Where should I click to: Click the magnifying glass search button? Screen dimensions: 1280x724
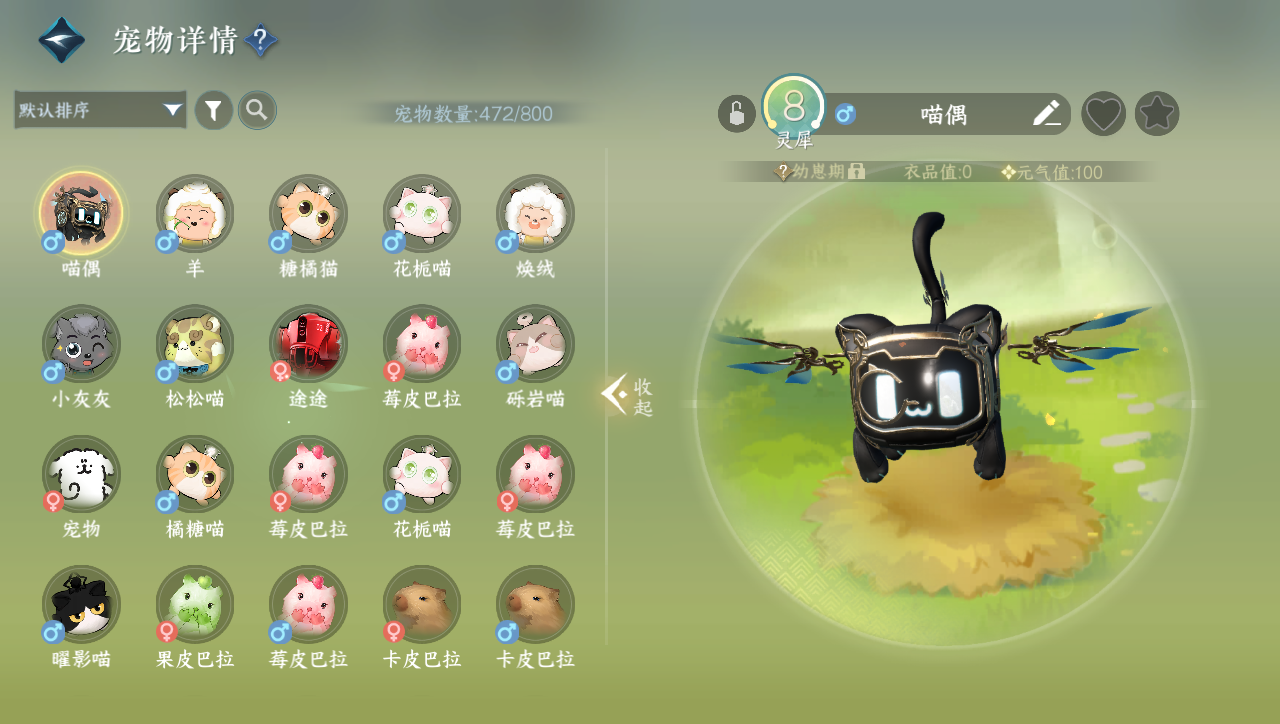tap(257, 110)
